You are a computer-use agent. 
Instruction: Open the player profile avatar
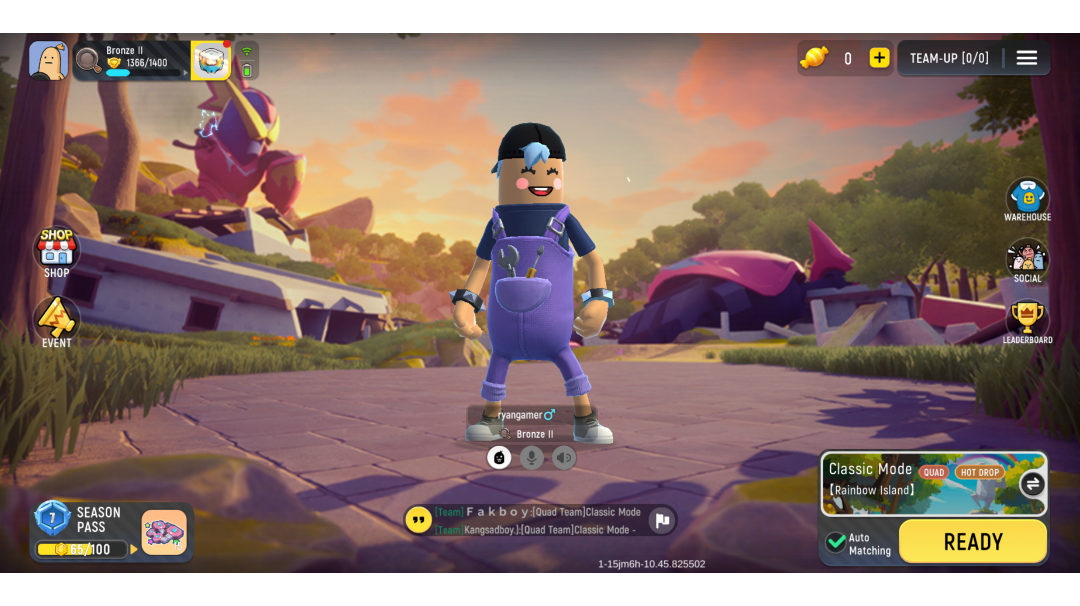tap(48, 60)
